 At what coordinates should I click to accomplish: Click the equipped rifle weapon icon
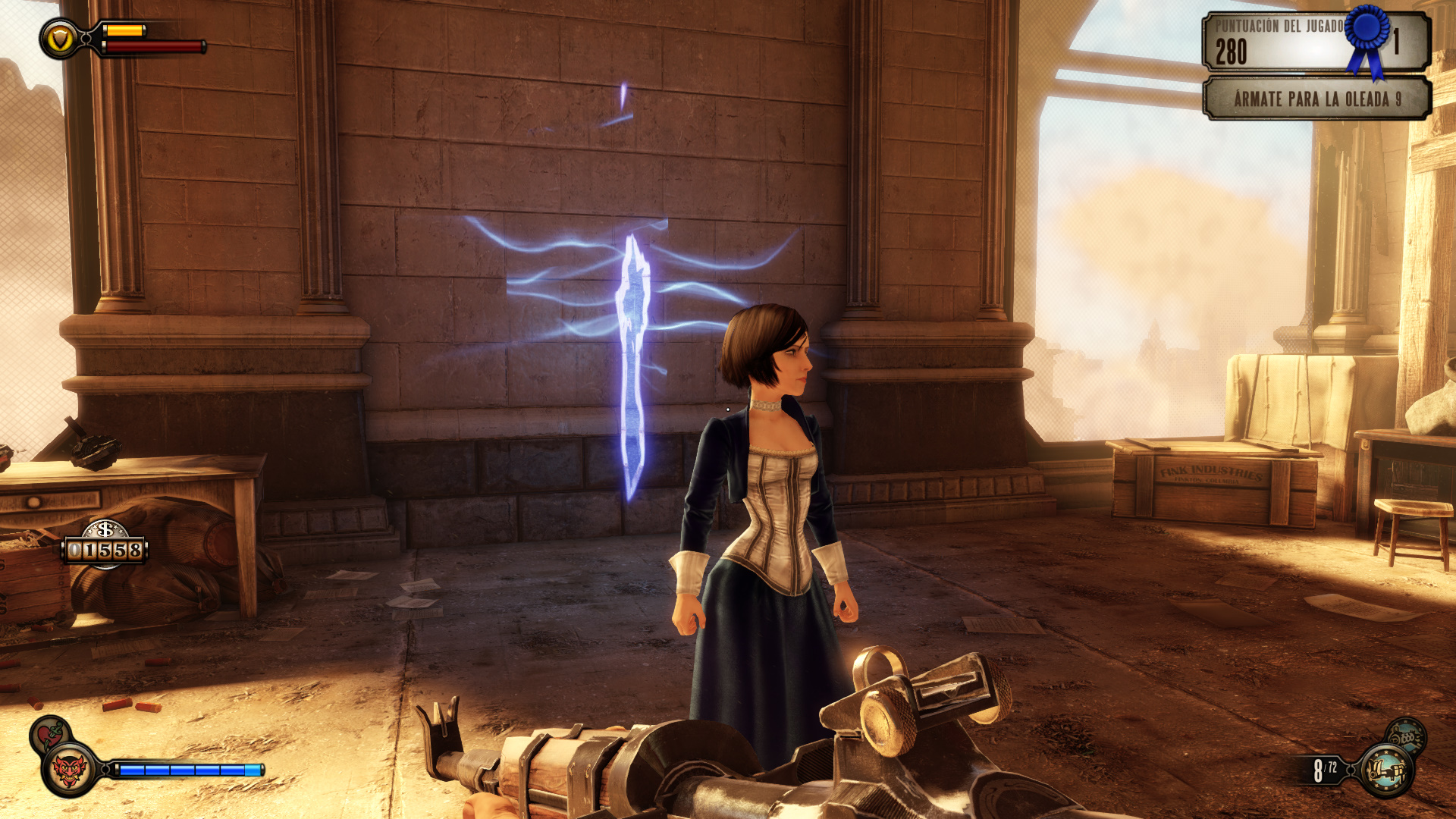pos(1385,770)
